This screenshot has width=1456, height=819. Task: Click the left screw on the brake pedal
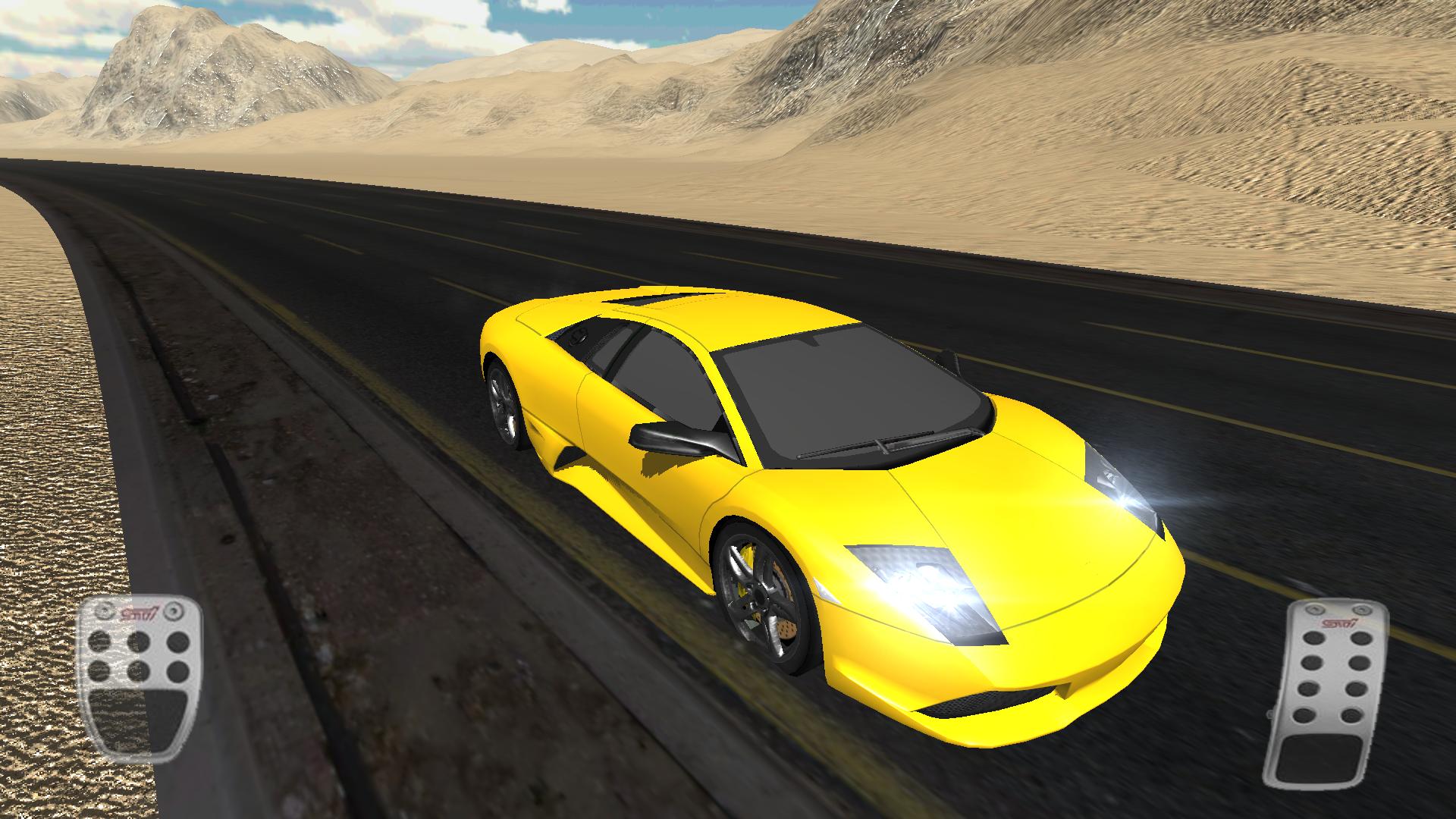[x=103, y=611]
